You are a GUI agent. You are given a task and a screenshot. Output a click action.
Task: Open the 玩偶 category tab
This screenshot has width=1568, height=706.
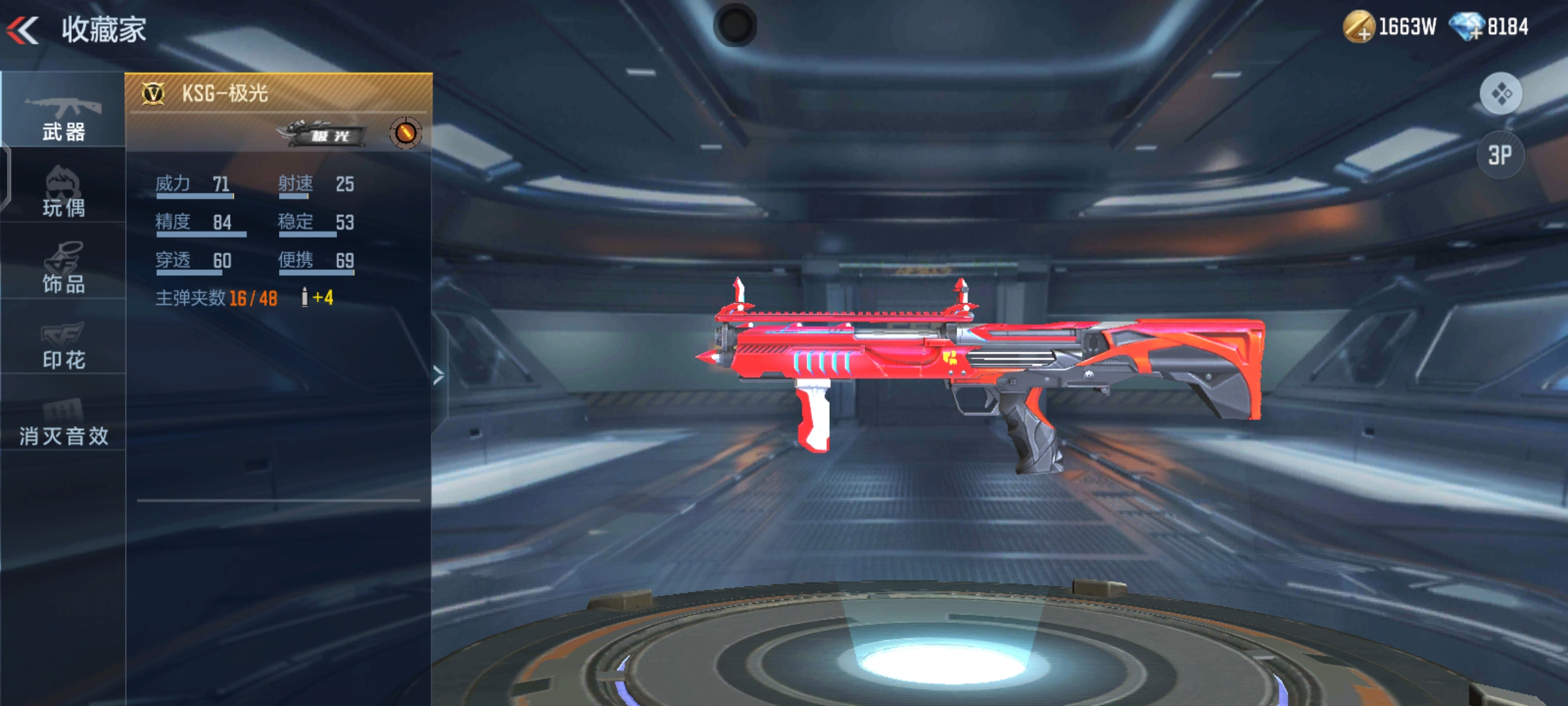(63, 192)
